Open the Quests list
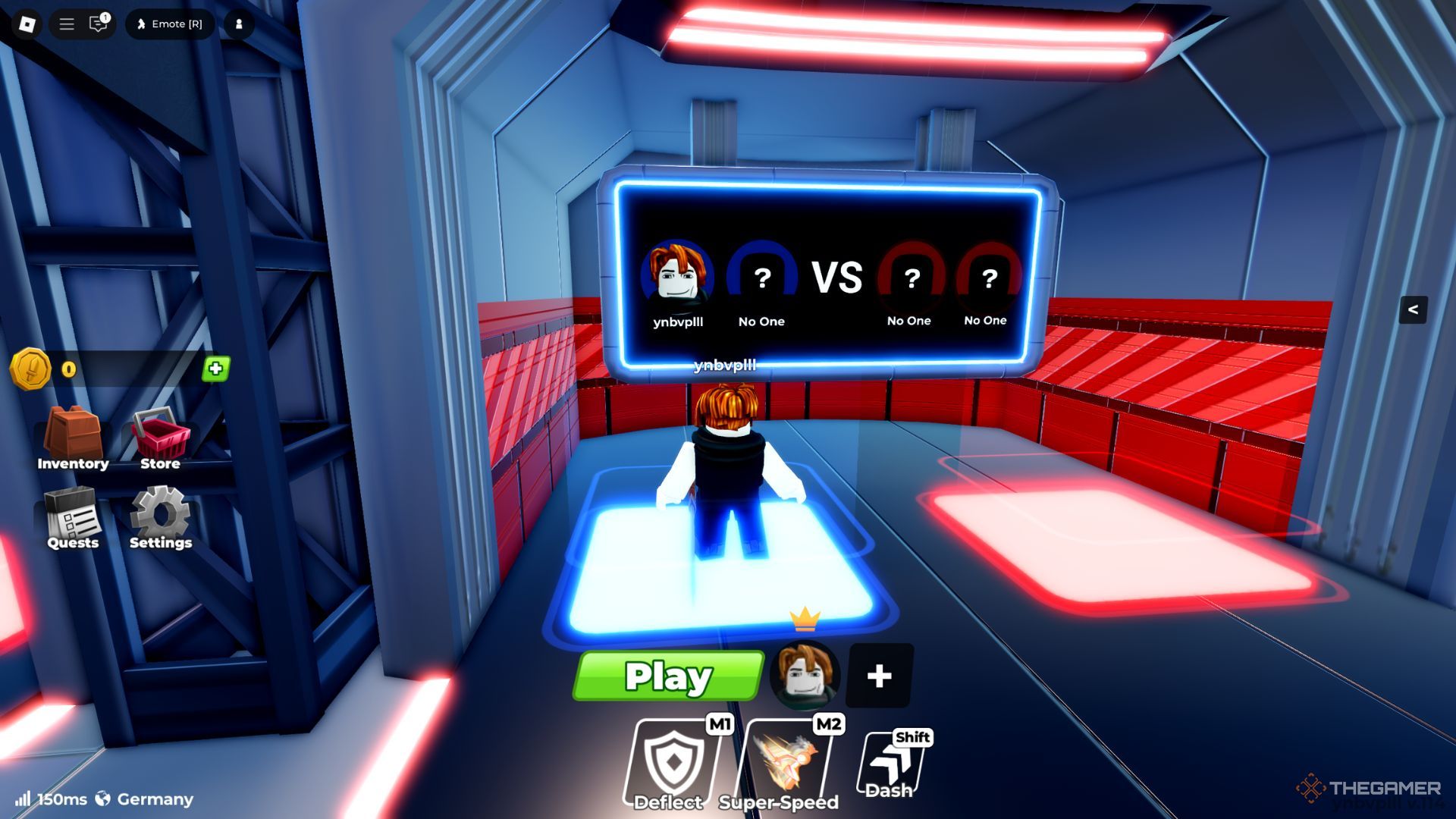The image size is (1456, 819). [x=73, y=519]
